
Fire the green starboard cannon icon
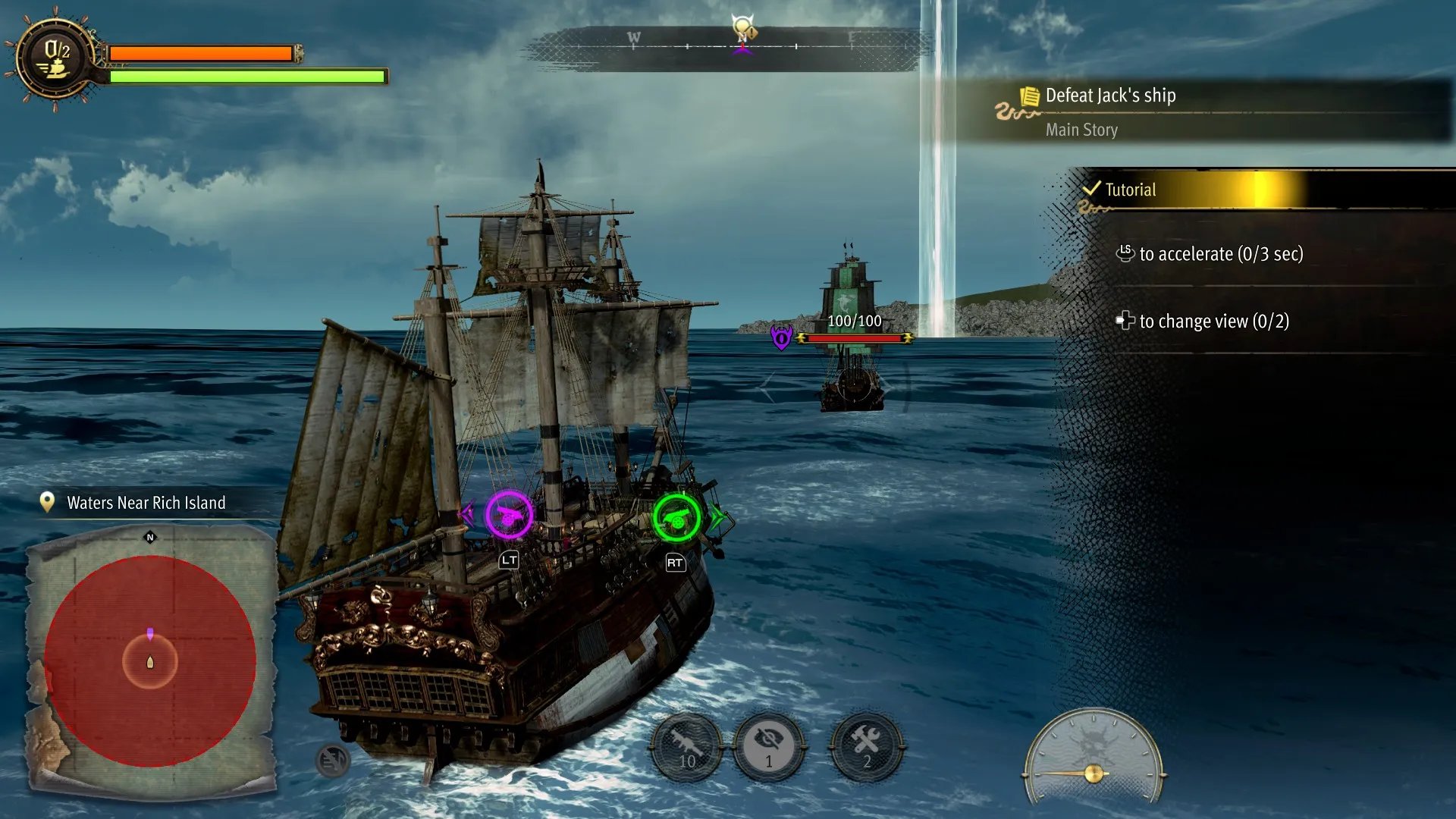click(676, 519)
